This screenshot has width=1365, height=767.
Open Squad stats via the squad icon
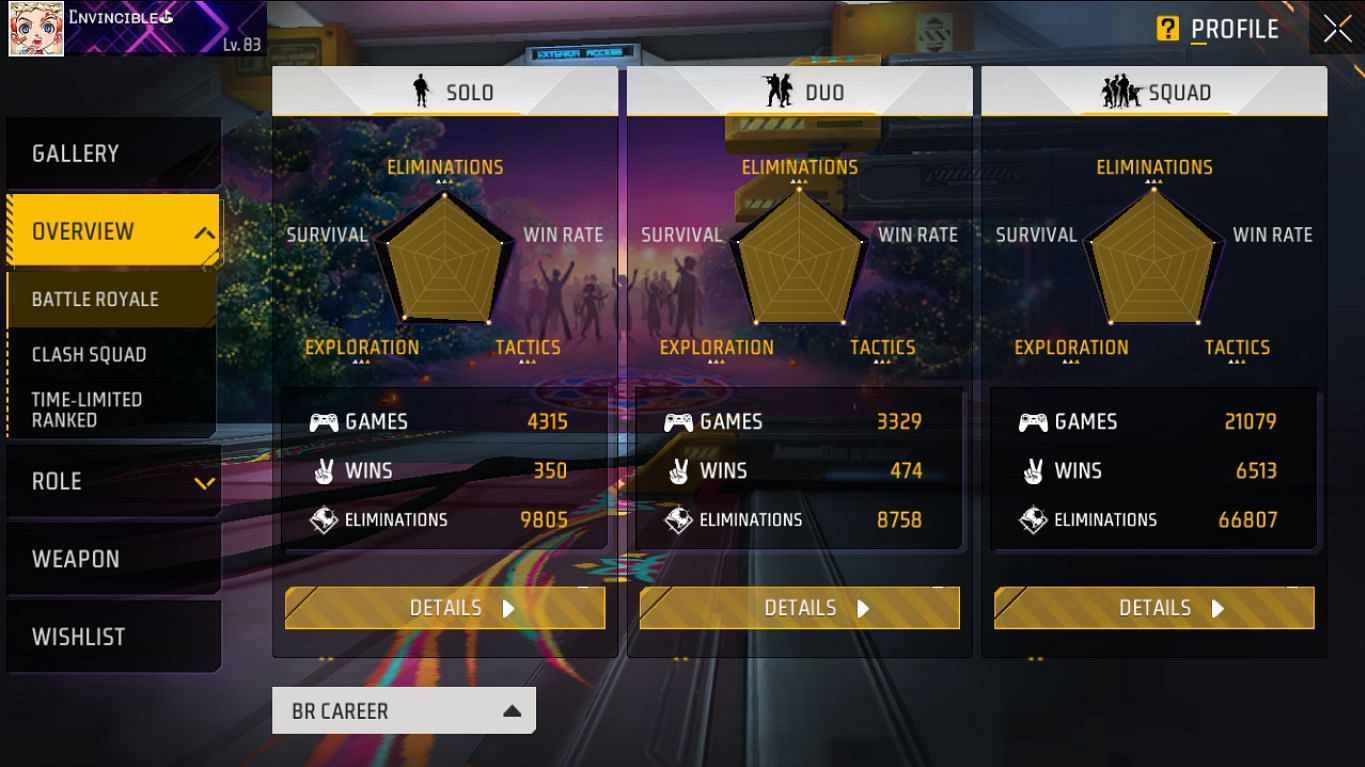pos(1122,91)
